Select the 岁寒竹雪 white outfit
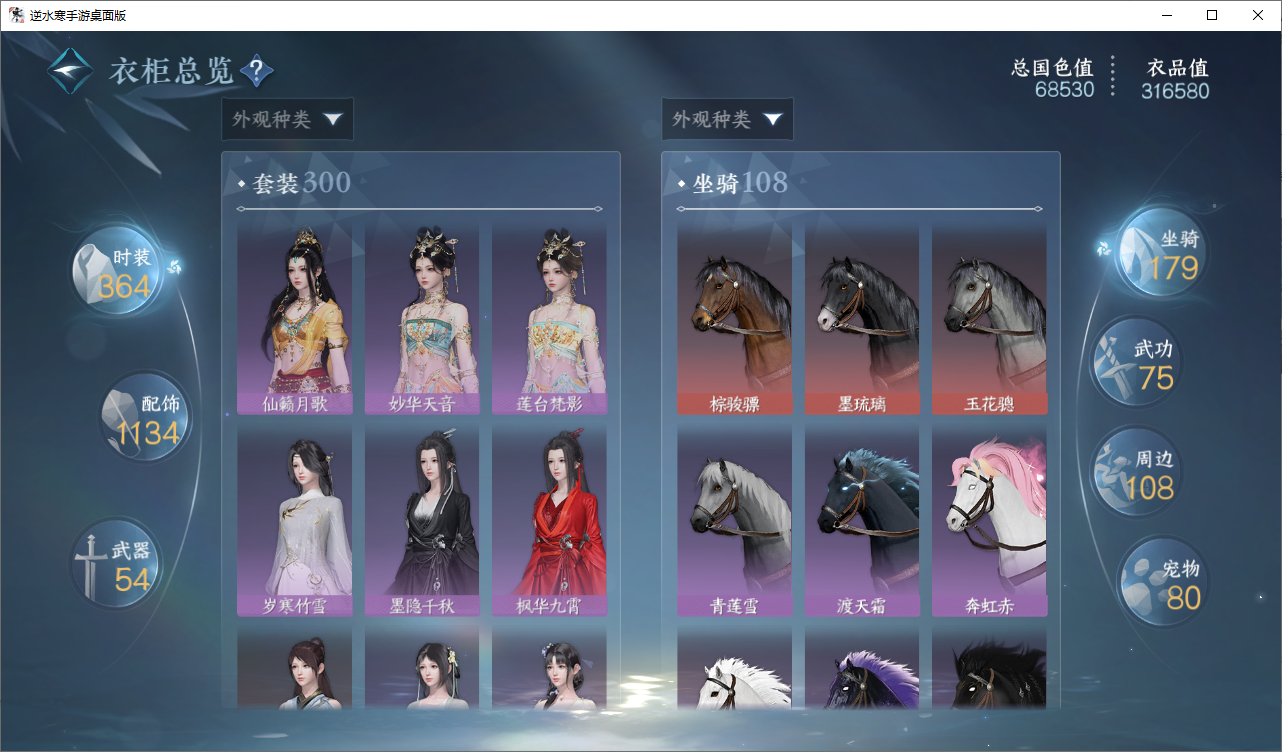 pos(294,520)
